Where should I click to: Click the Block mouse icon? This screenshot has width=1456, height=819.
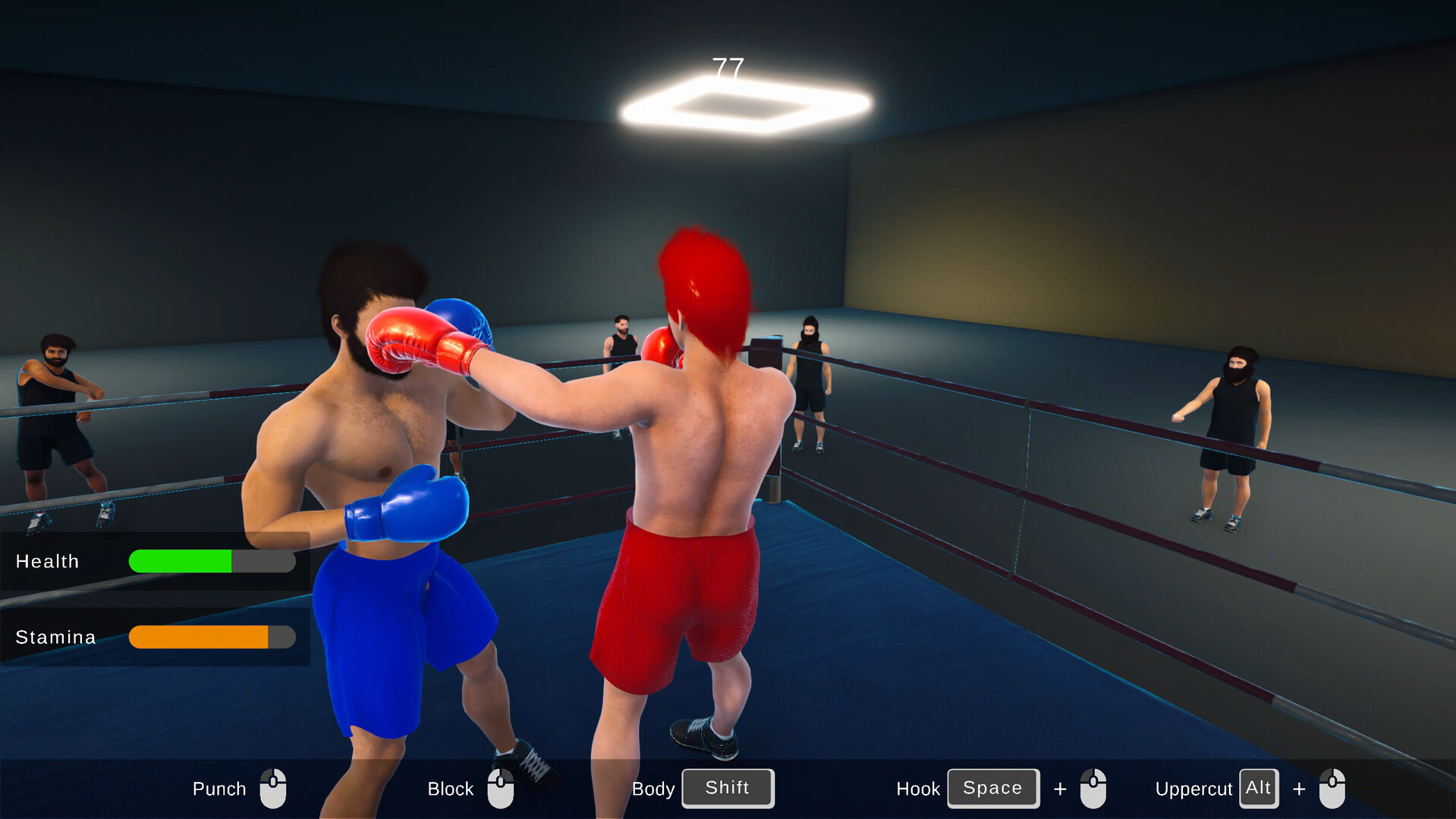501,788
